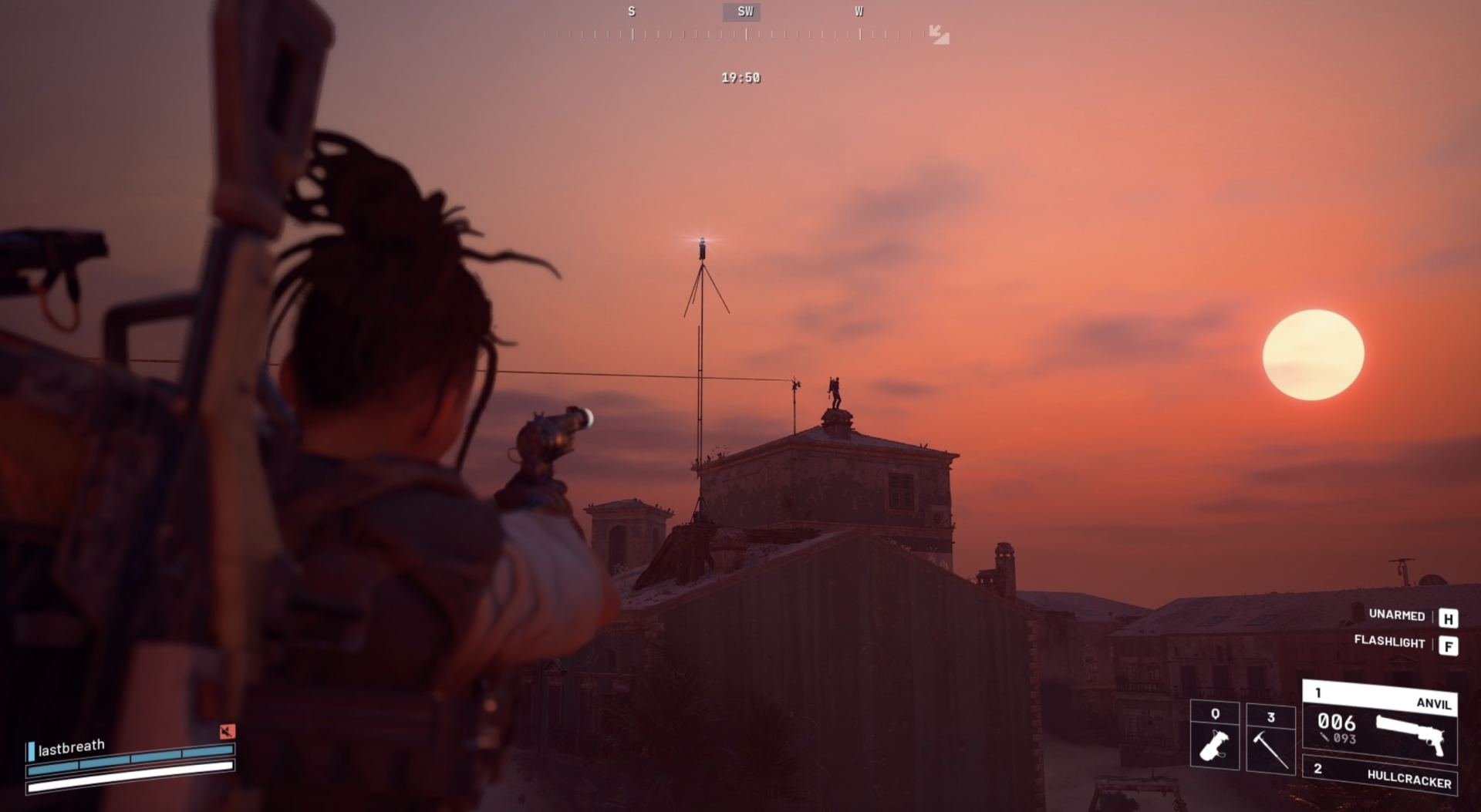This screenshot has width=1481, height=812.
Task: Click the 19:50 time display
Action: pos(740,77)
